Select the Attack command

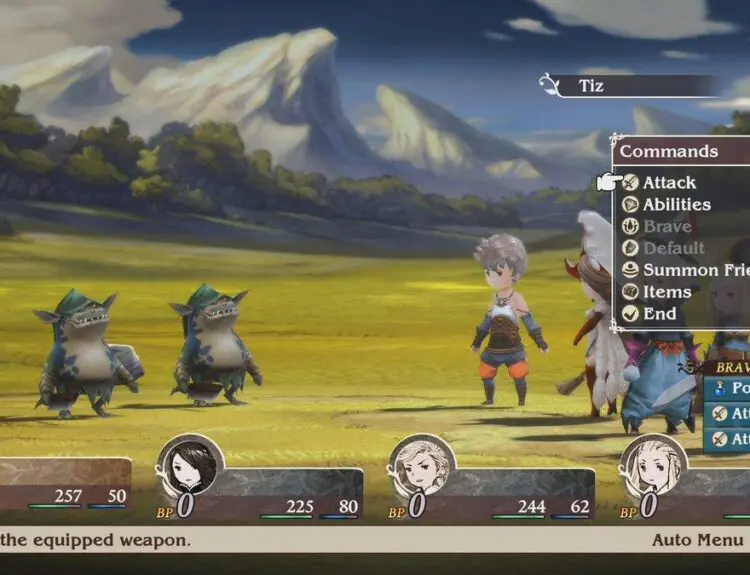[668, 183]
